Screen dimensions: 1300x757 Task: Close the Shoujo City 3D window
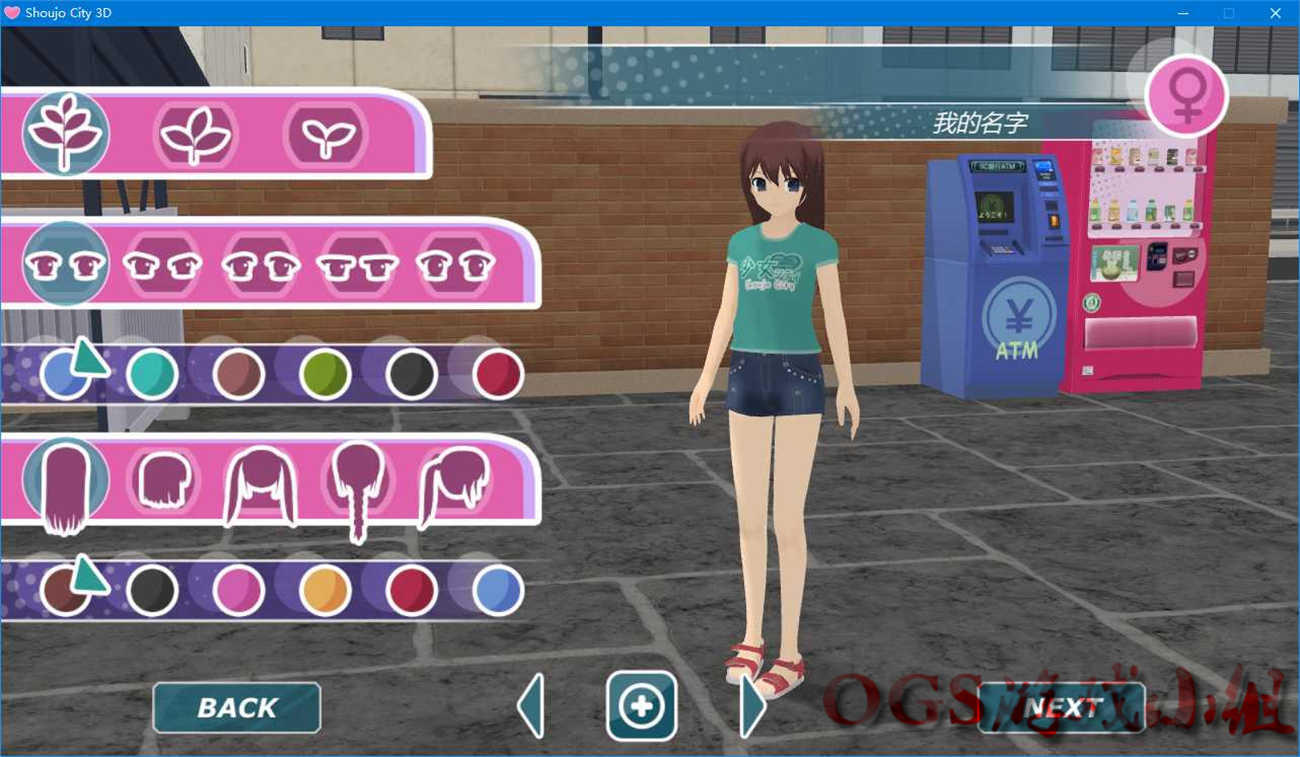pos(1275,13)
